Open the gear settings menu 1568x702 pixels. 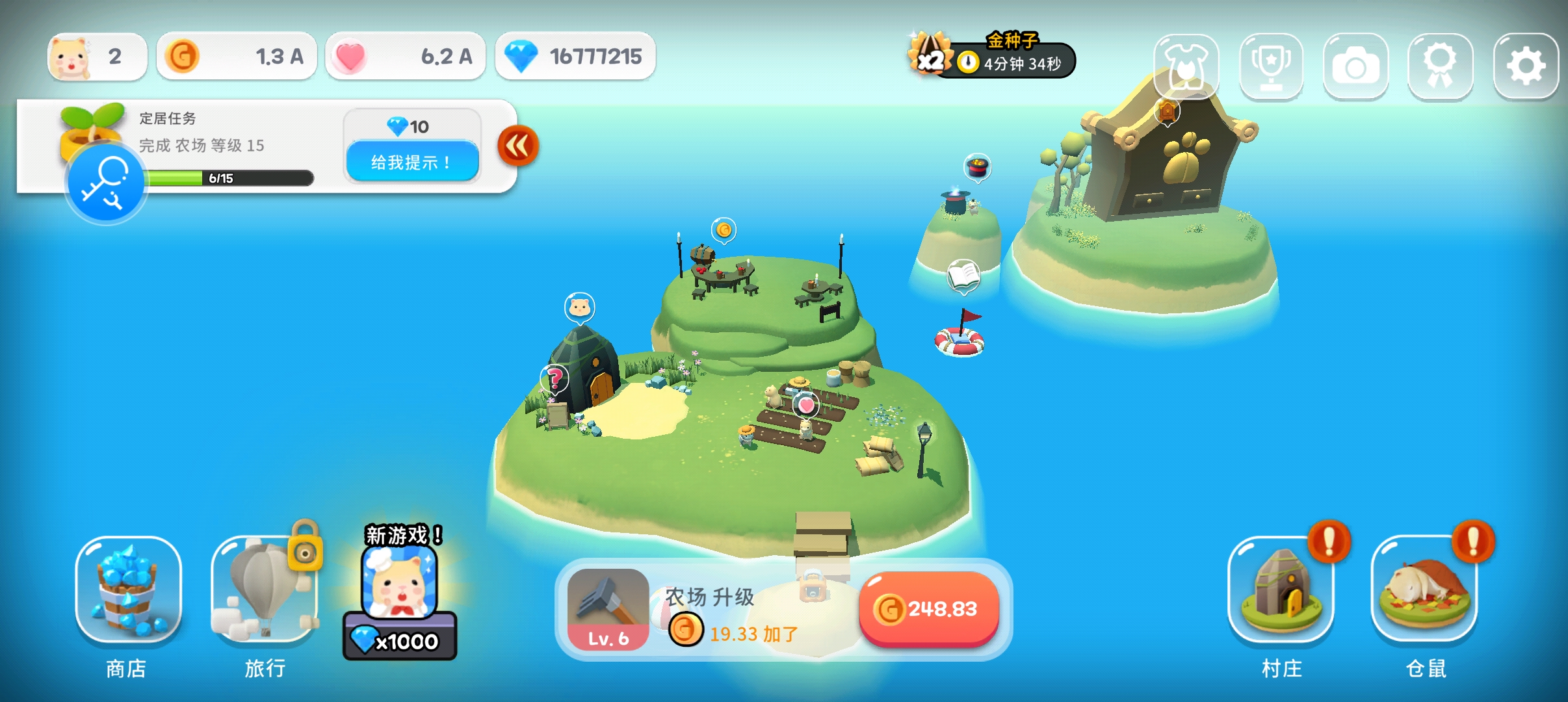coord(1525,66)
